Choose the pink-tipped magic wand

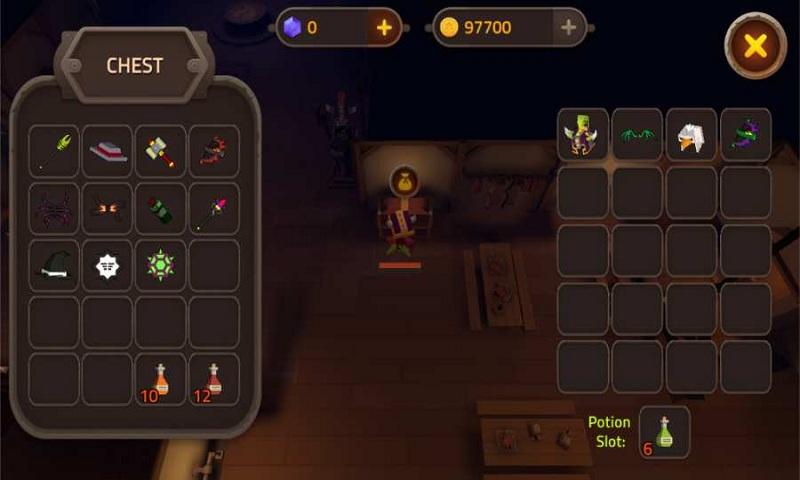(214, 208)
